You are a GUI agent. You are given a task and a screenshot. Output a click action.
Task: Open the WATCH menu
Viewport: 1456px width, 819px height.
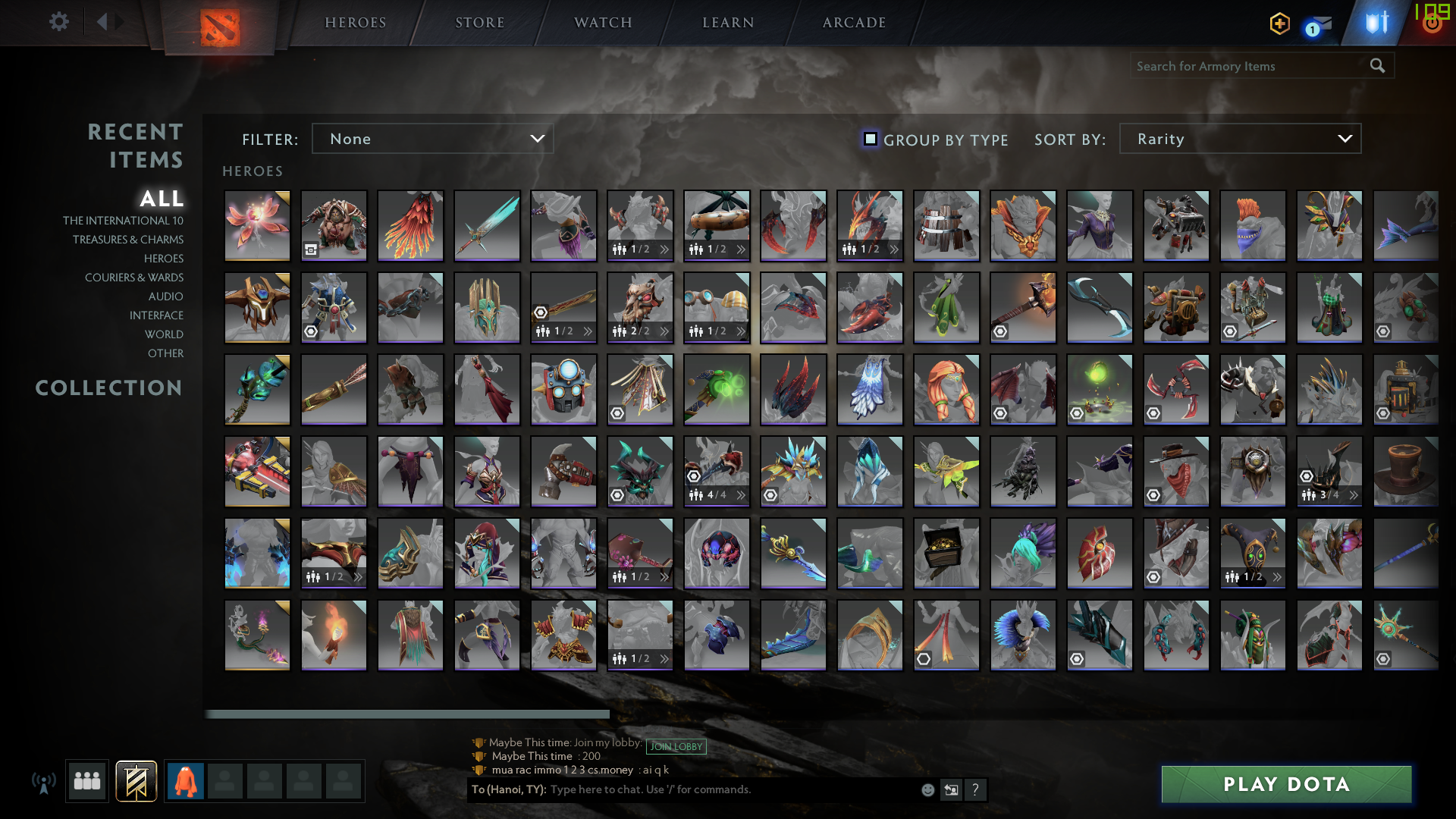[601, 22]
